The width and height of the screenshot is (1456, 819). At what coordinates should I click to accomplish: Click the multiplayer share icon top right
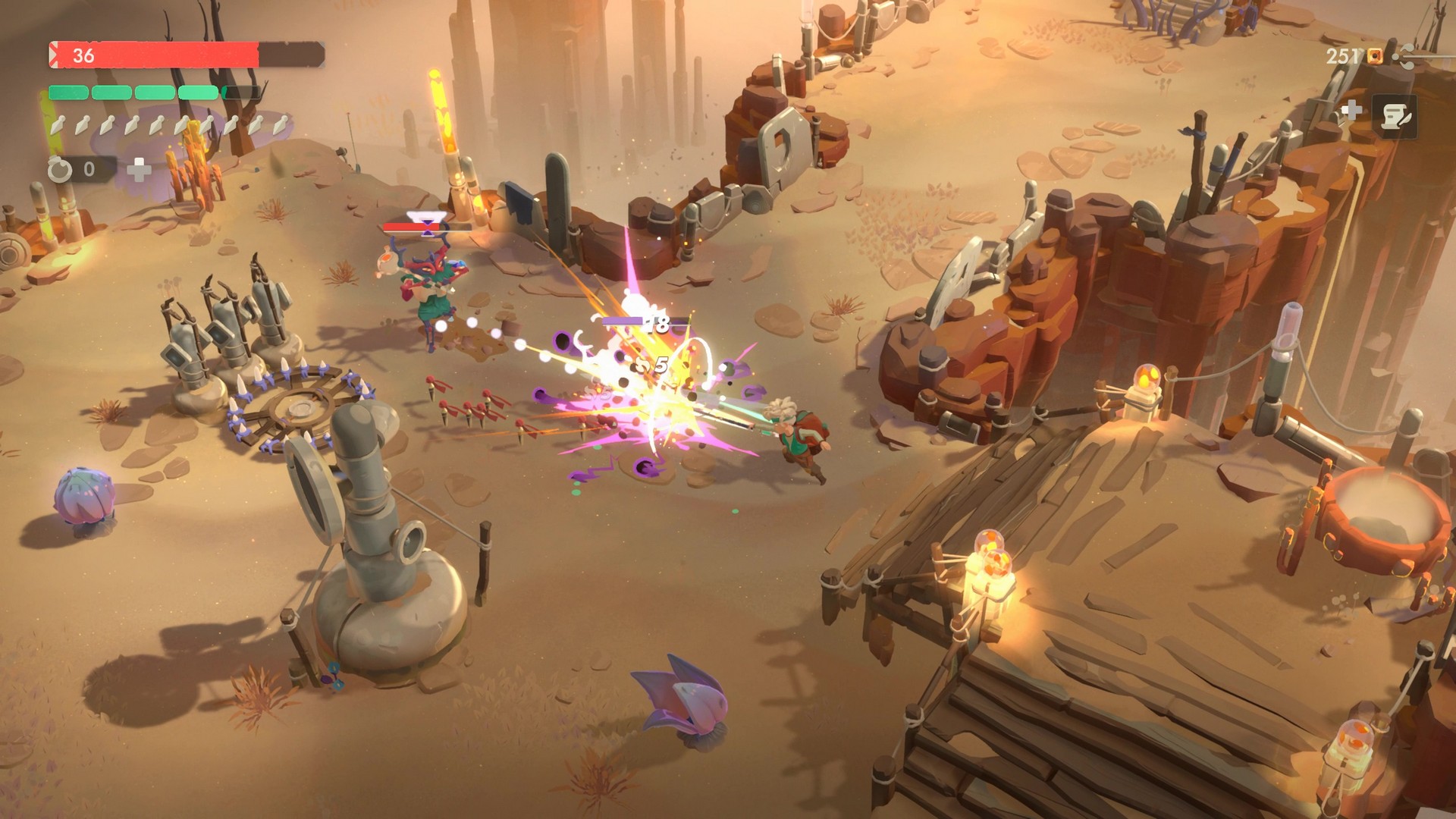1404,57
